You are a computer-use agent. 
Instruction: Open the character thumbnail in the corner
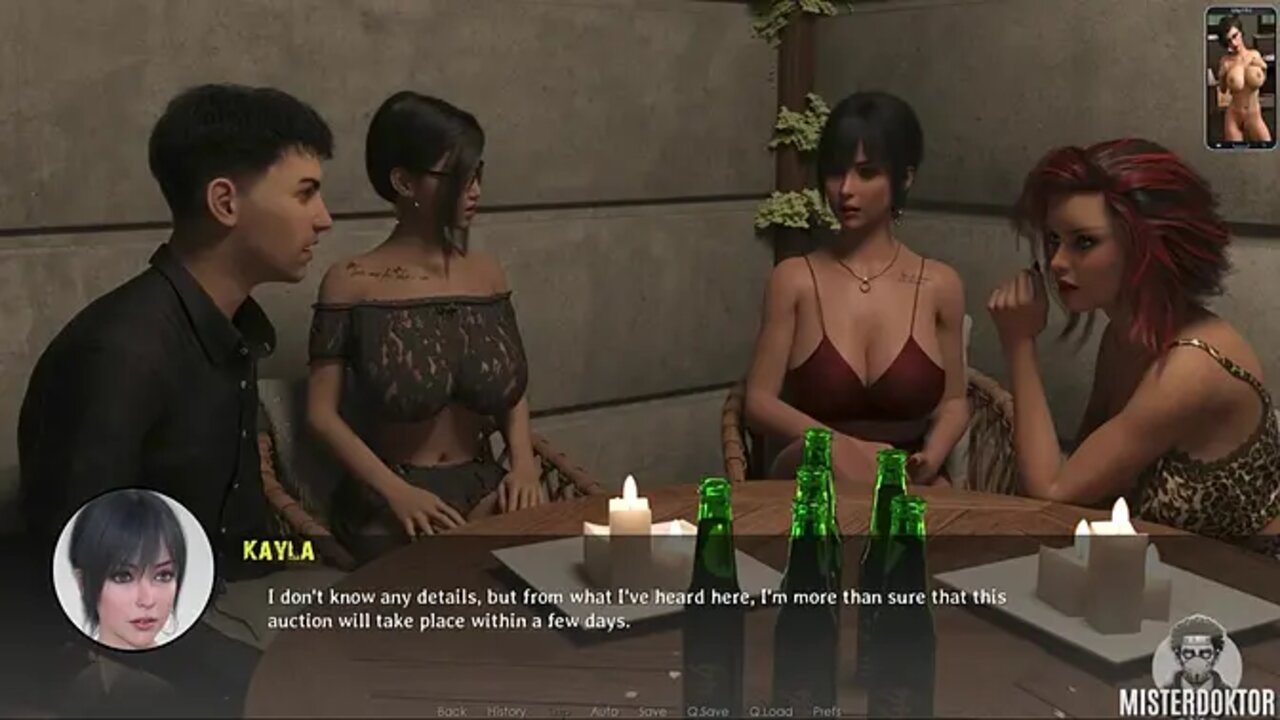click(x=1240, y=78)
